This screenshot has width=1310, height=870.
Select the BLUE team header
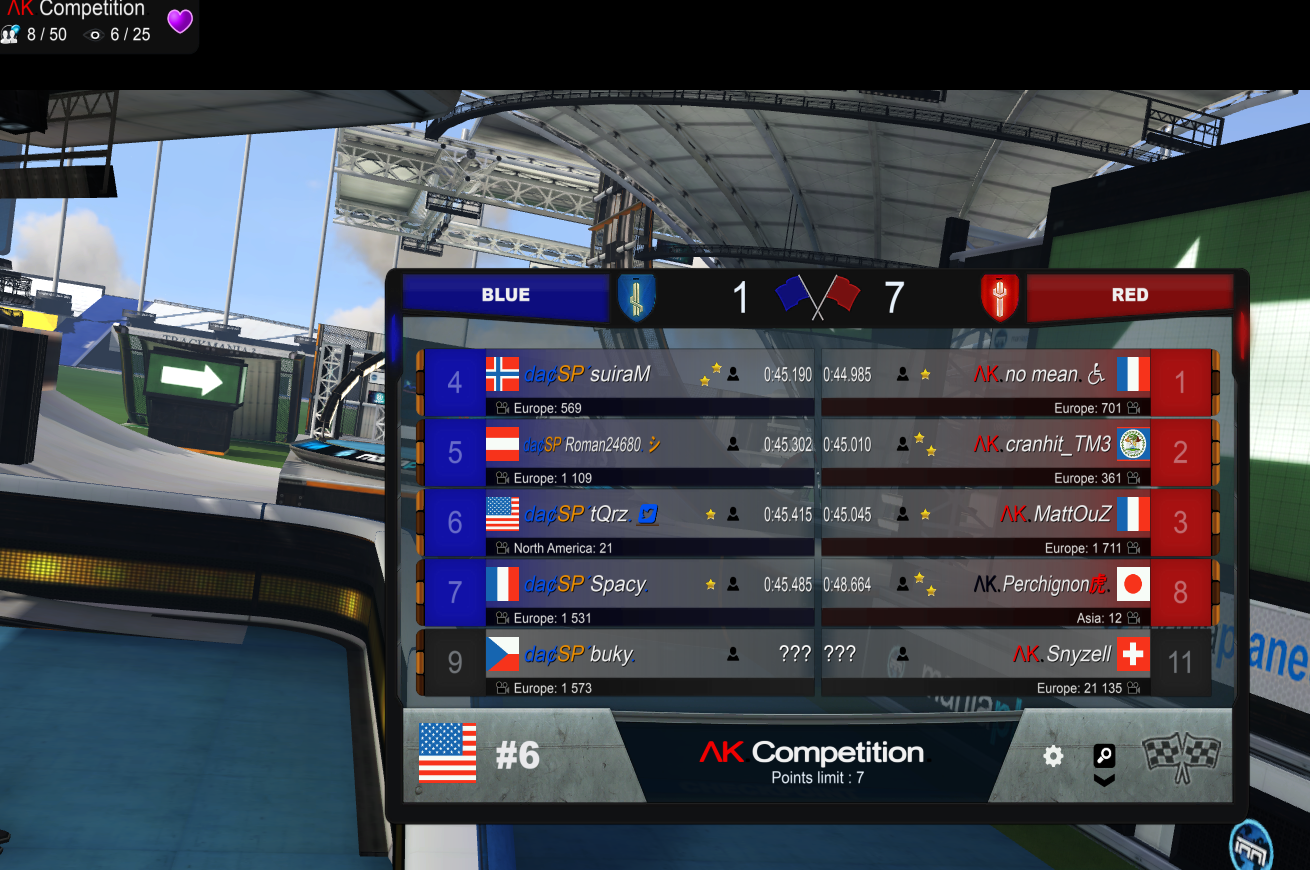506,295
